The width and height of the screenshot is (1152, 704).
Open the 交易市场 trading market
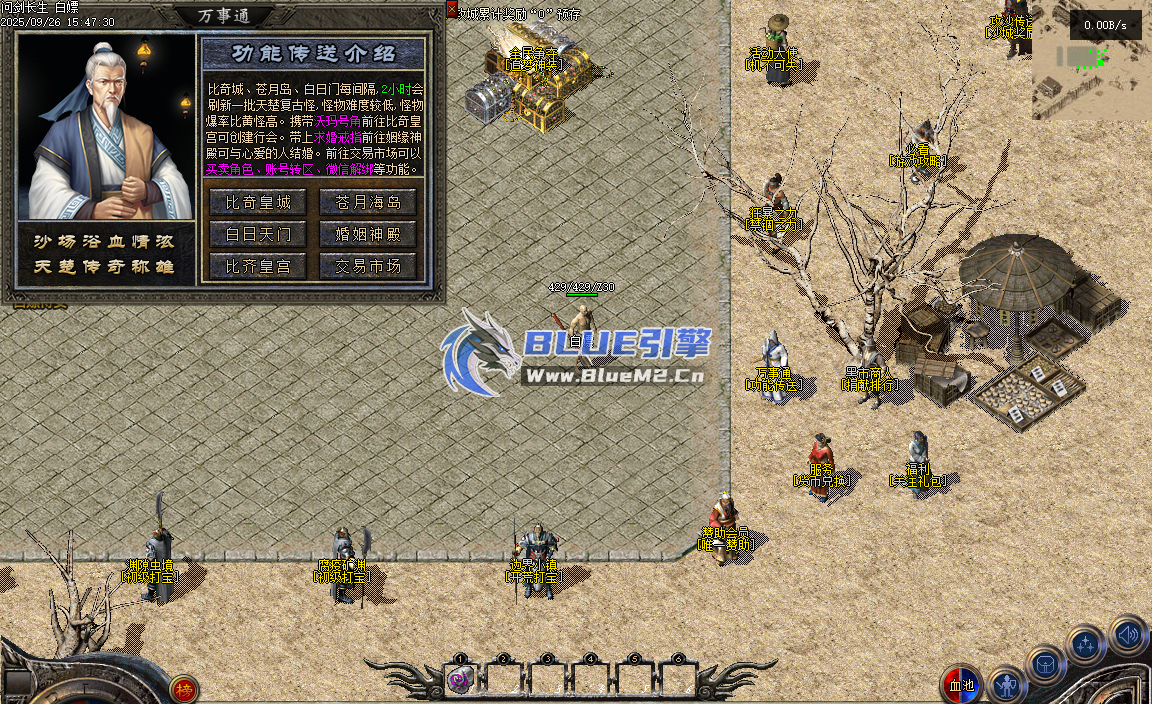(368, 266)
